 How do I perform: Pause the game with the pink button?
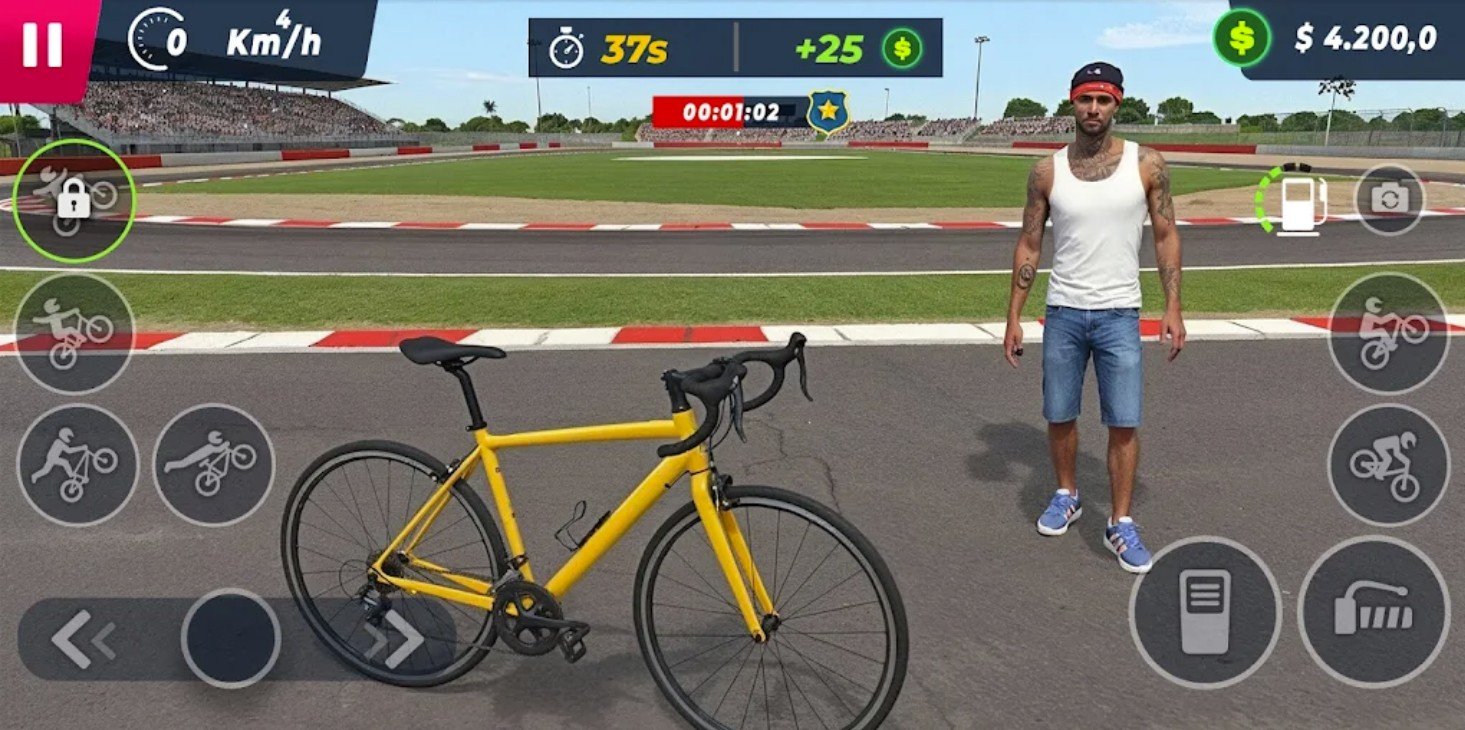[x=42, y=44]
